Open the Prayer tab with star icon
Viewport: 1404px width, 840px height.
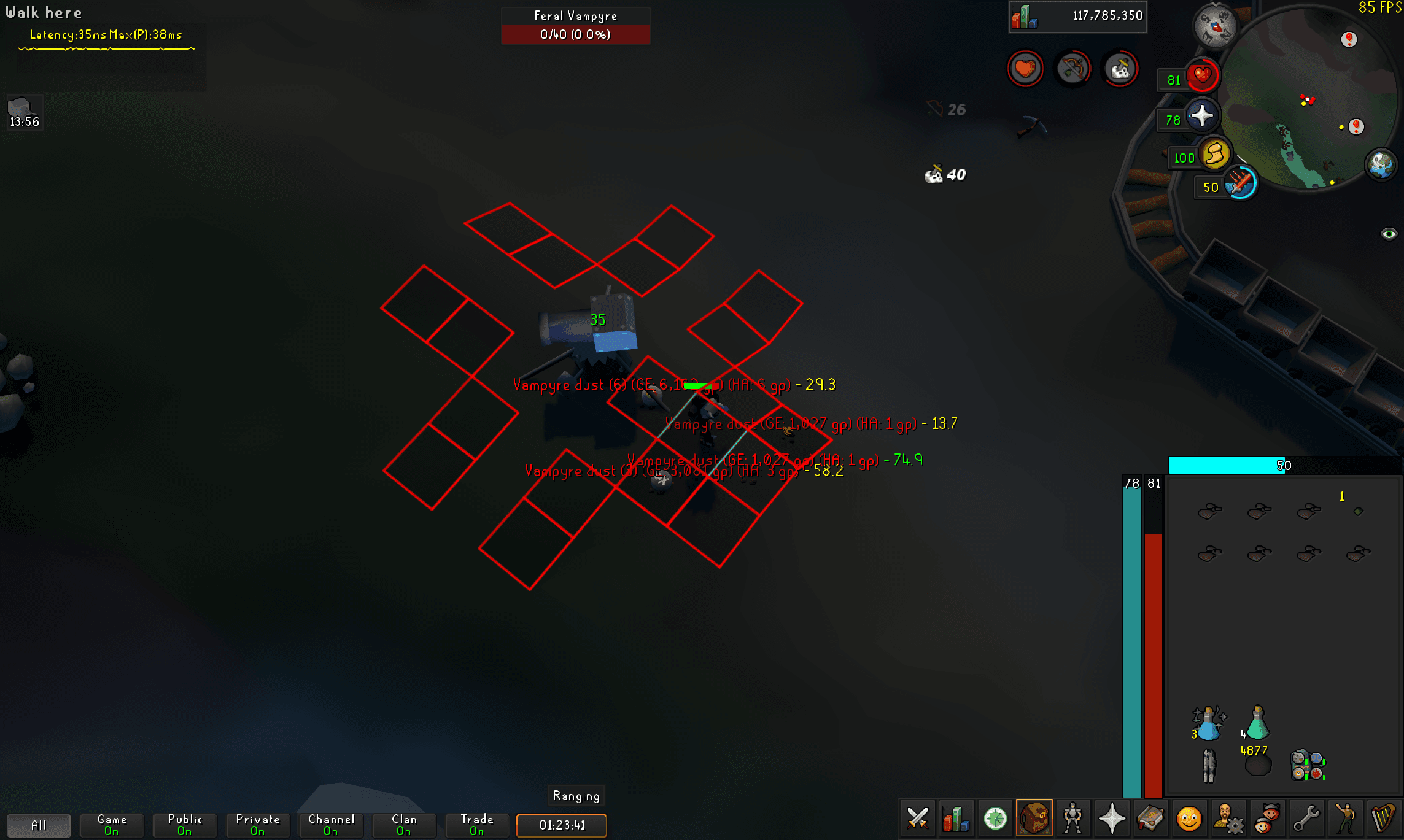[1114, 819]
